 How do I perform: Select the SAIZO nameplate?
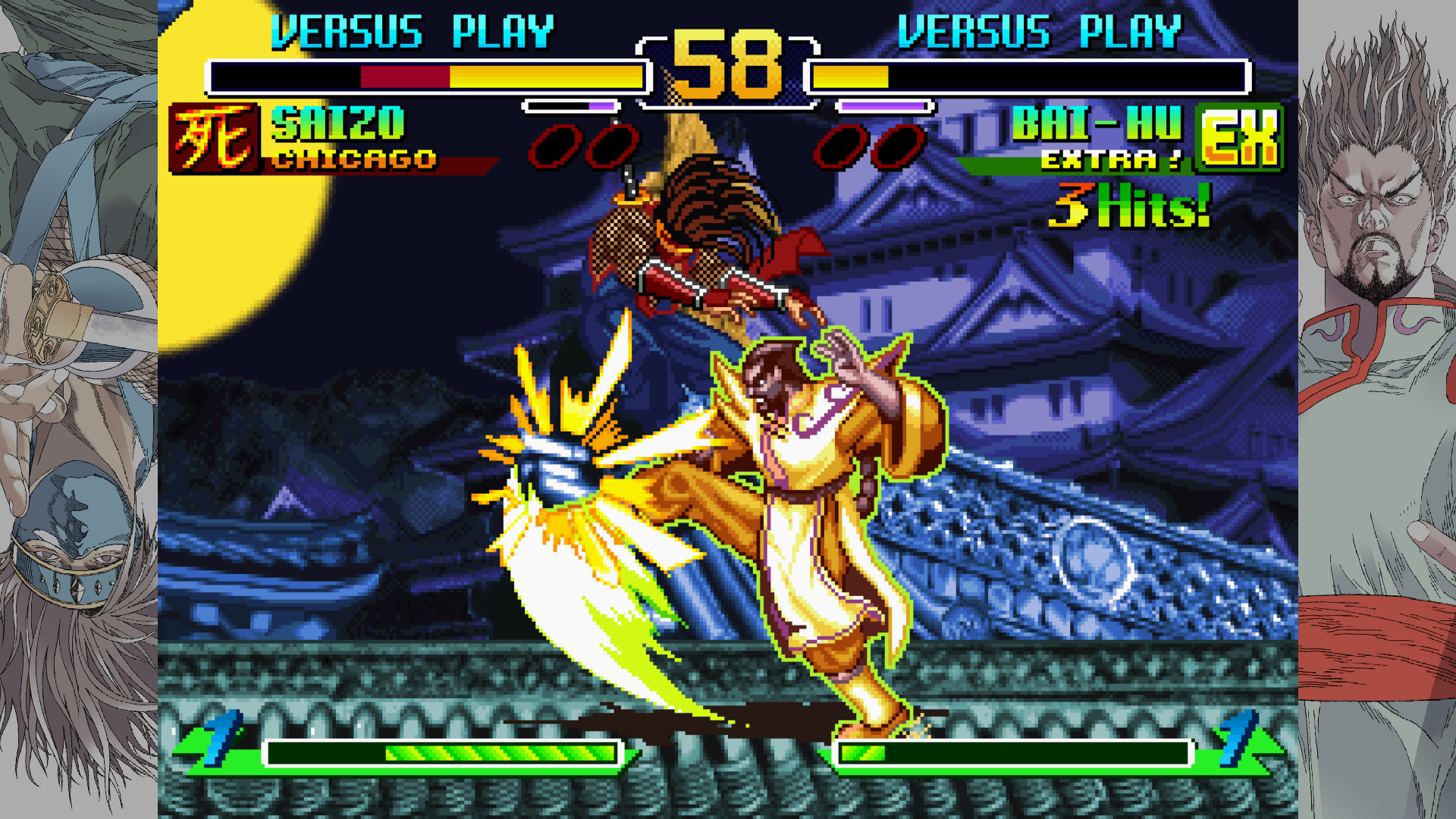337,124
